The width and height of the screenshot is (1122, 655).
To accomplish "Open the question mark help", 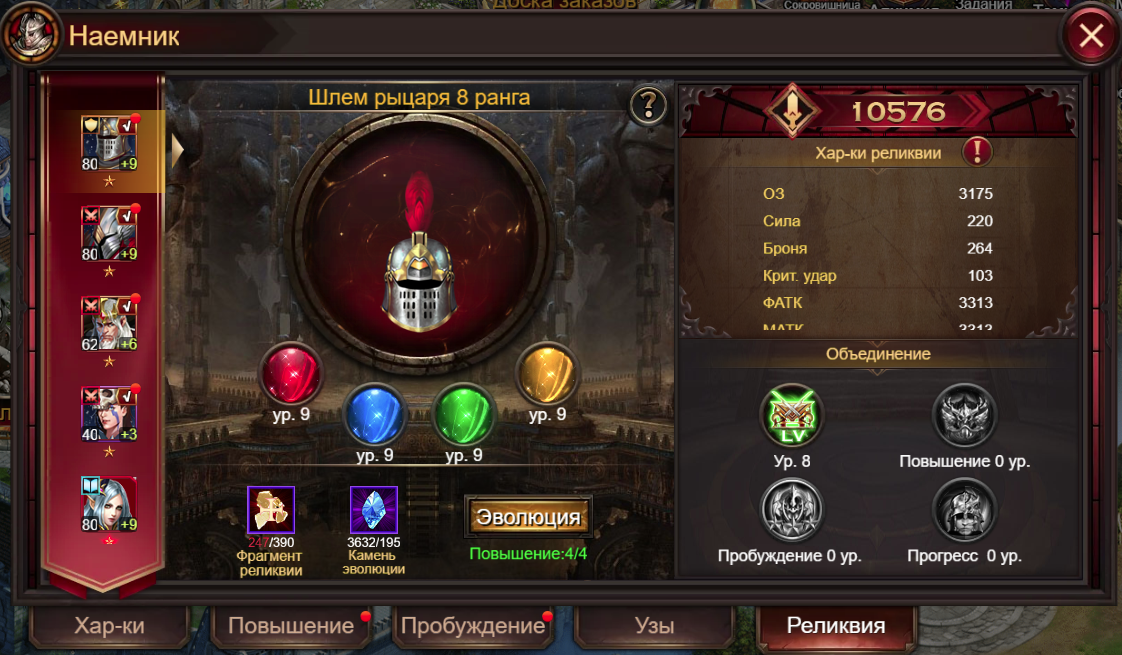I will tap(648, 104).
